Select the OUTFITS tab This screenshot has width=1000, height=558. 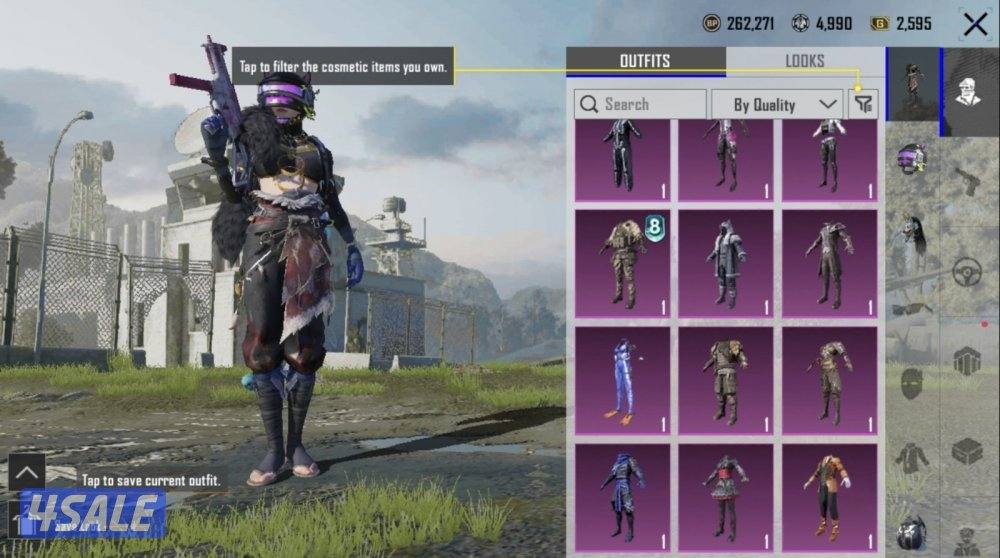pyautogui.click(x=645, y=61)
